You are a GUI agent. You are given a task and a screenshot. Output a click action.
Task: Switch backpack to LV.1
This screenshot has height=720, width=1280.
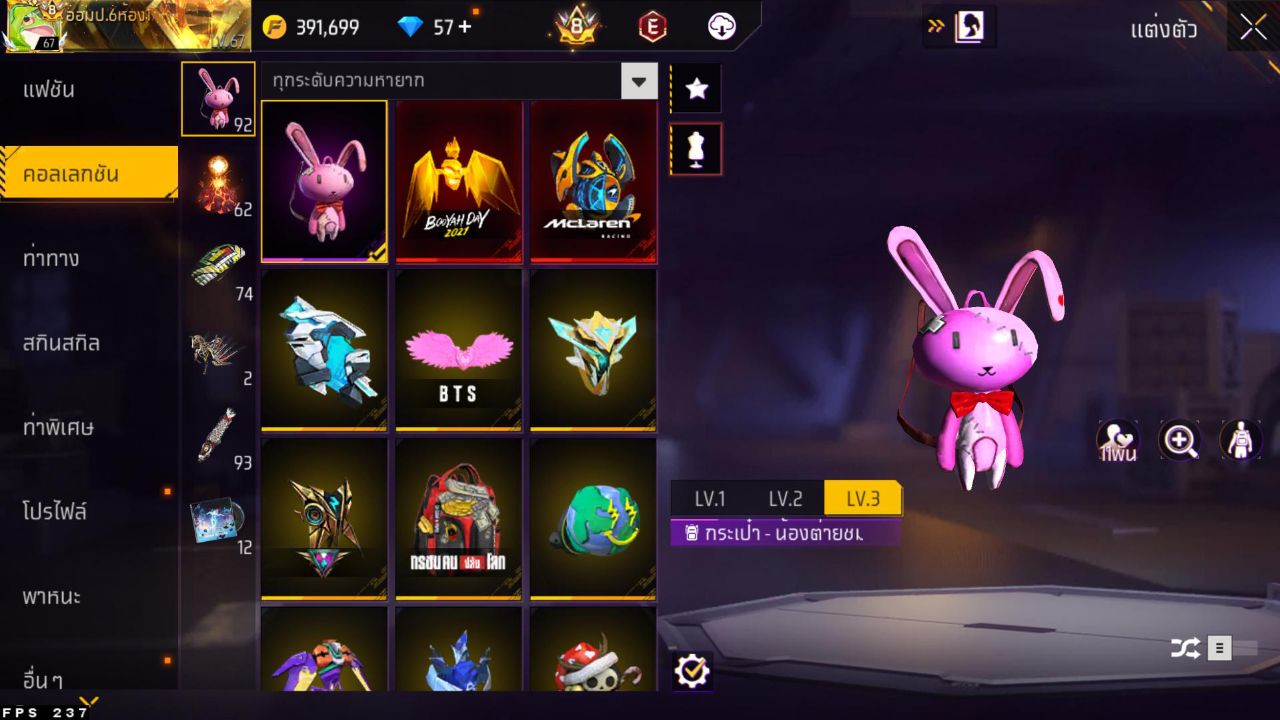pos(710,499)
